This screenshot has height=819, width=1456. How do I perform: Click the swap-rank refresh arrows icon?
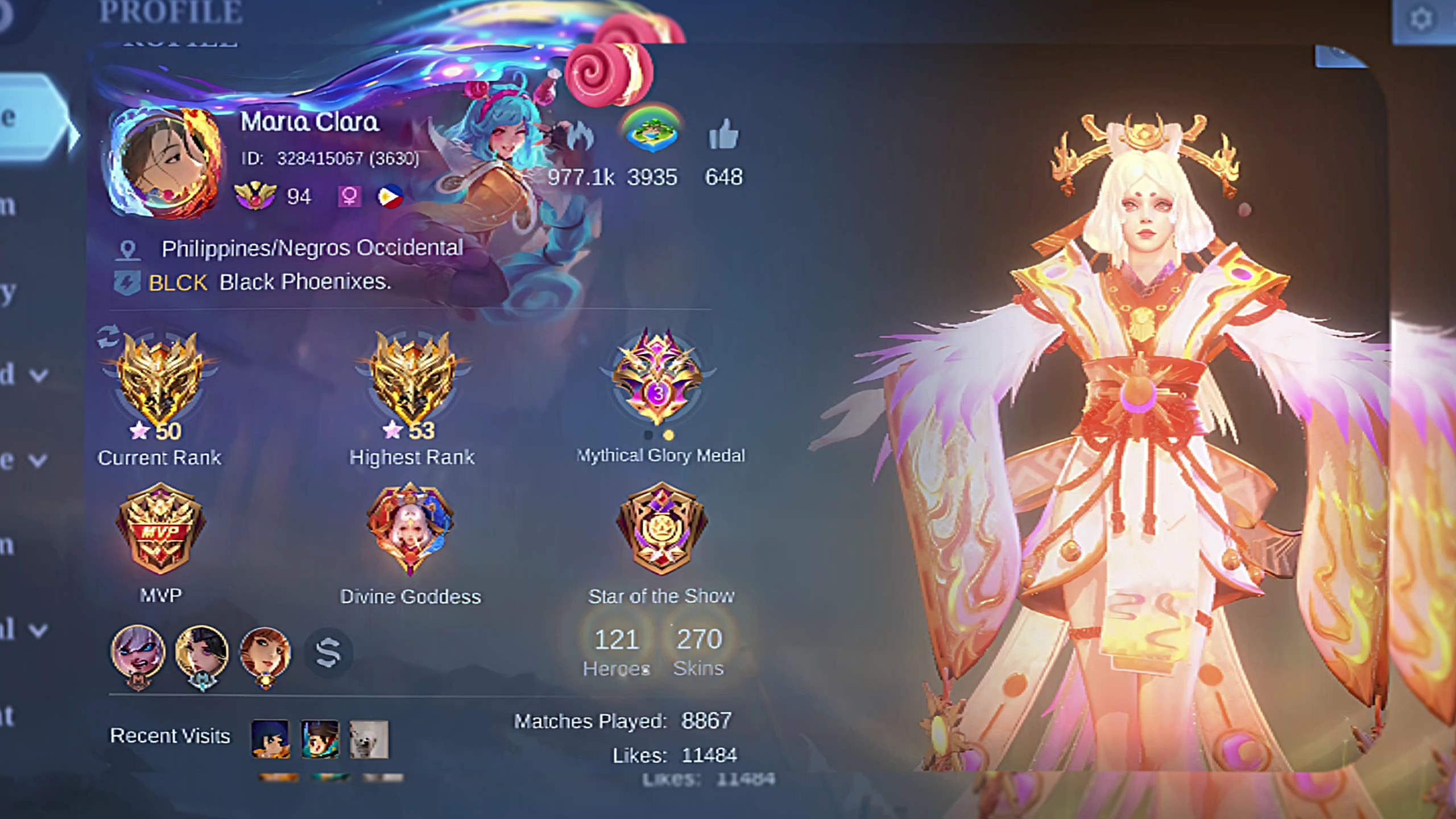(x=108, y=336)
